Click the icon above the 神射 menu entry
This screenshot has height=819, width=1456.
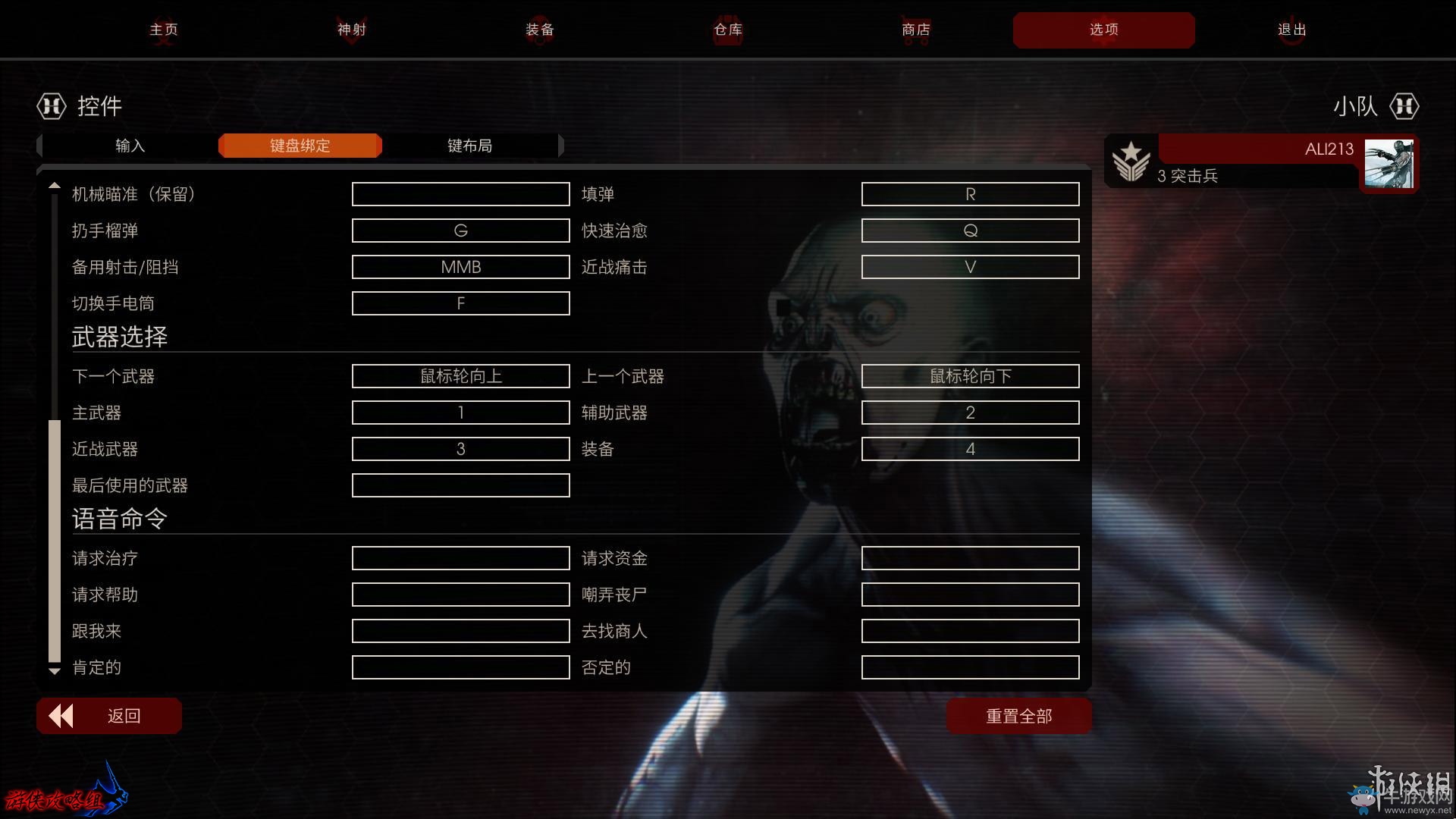pyautogui.click(x=351, y=23)
